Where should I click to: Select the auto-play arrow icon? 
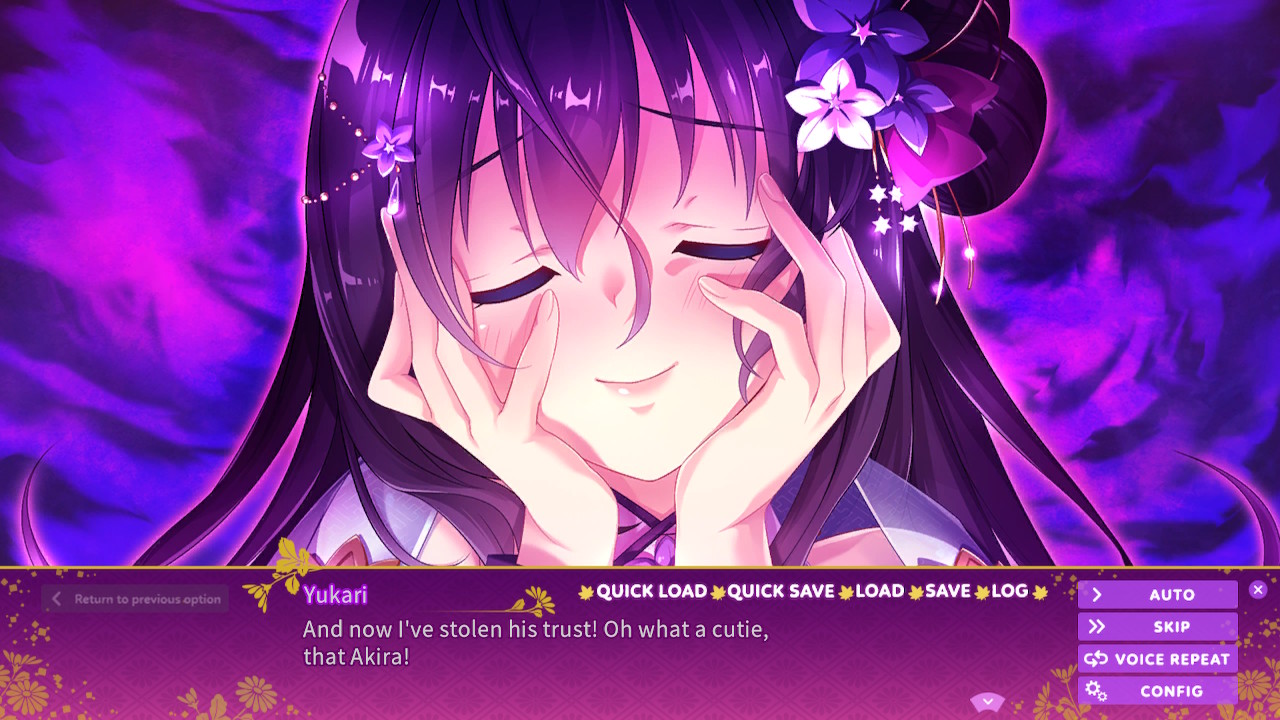pos(1098,594)
